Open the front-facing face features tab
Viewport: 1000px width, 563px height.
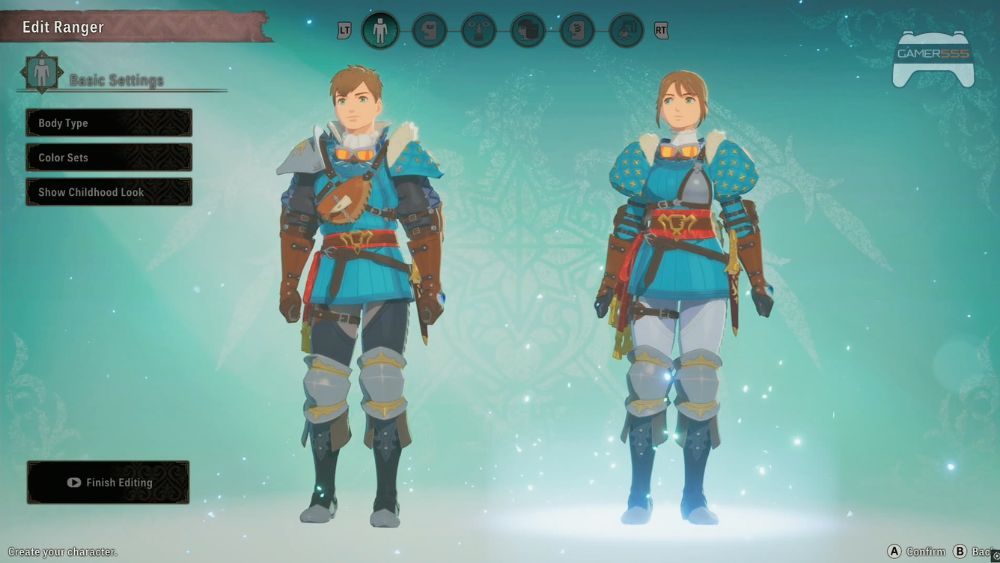pos(479,30)
